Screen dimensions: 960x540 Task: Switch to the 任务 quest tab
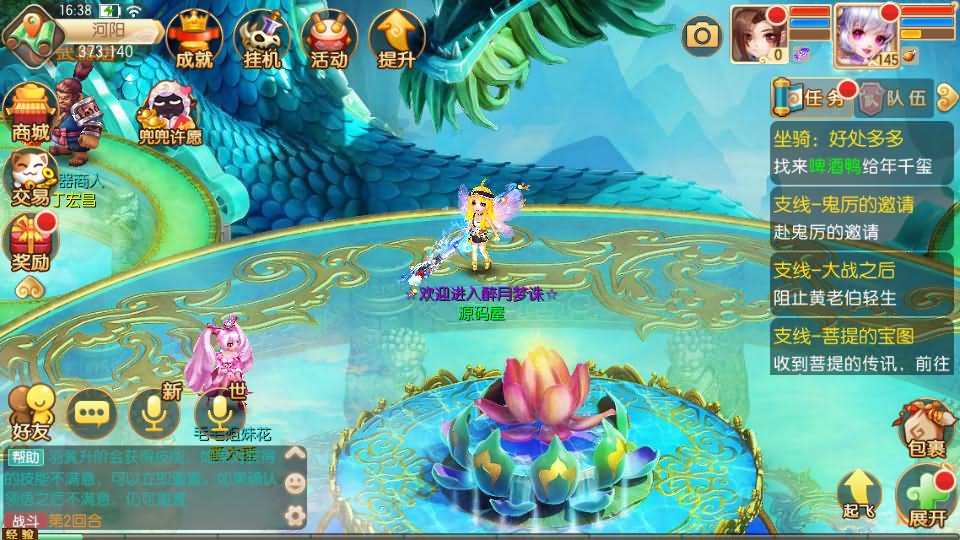[814, 97]
